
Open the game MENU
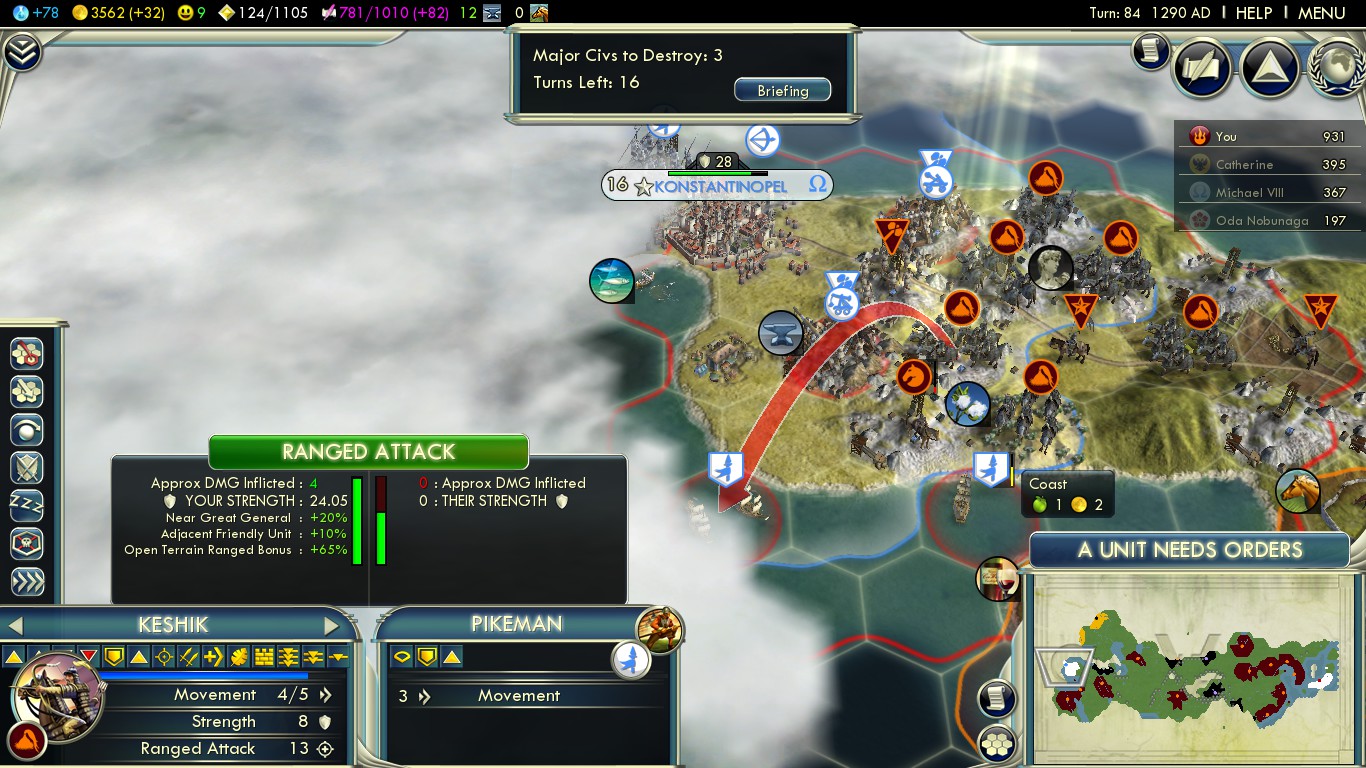1321,13
